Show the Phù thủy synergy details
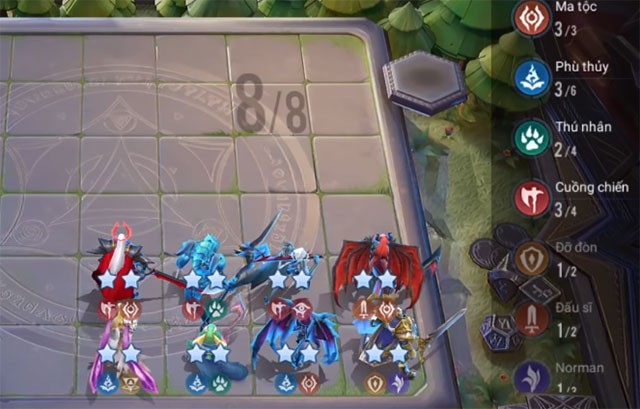640x409 pixels. point(530,78)
